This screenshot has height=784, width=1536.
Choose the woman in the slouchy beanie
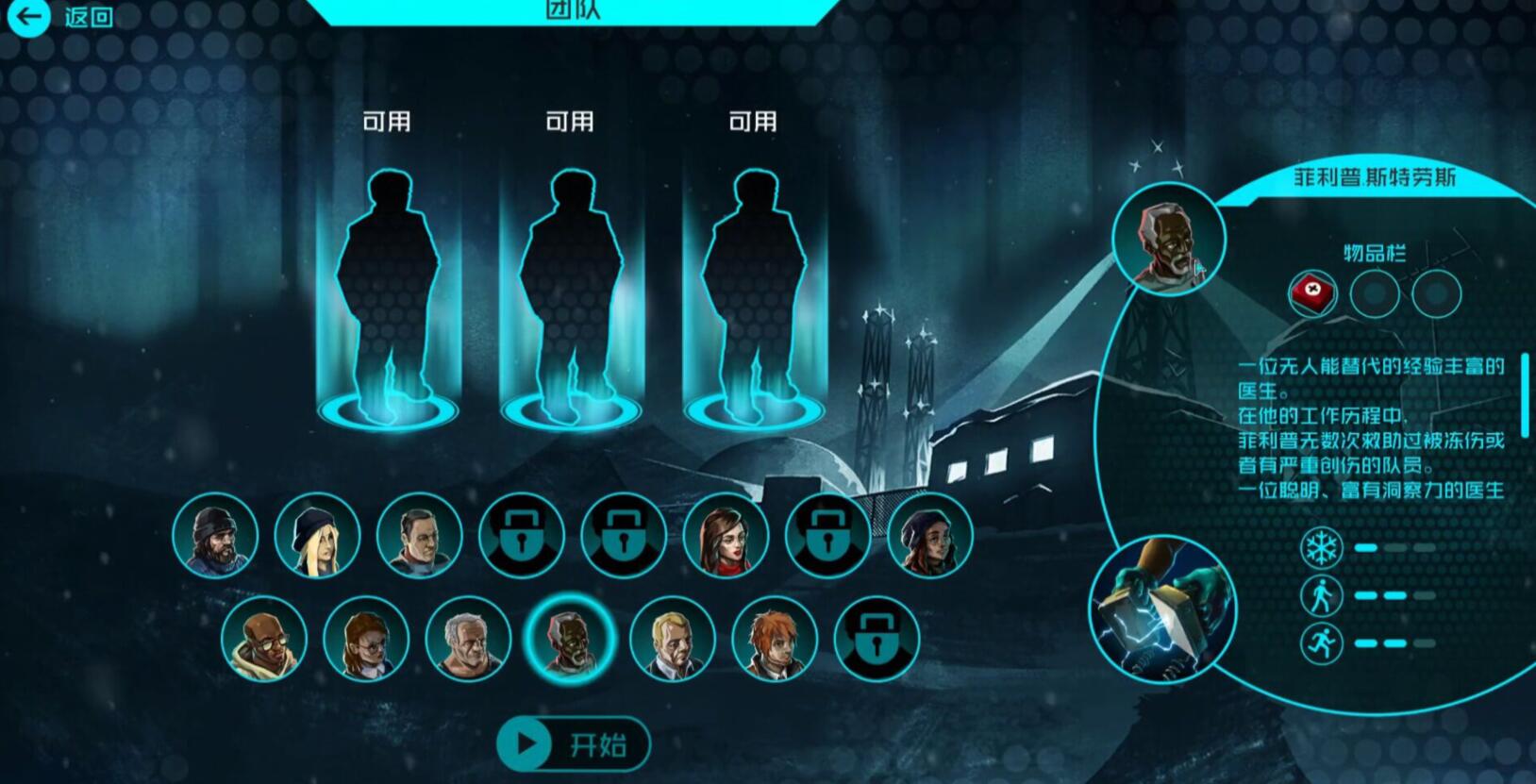[x=929, y=535]
